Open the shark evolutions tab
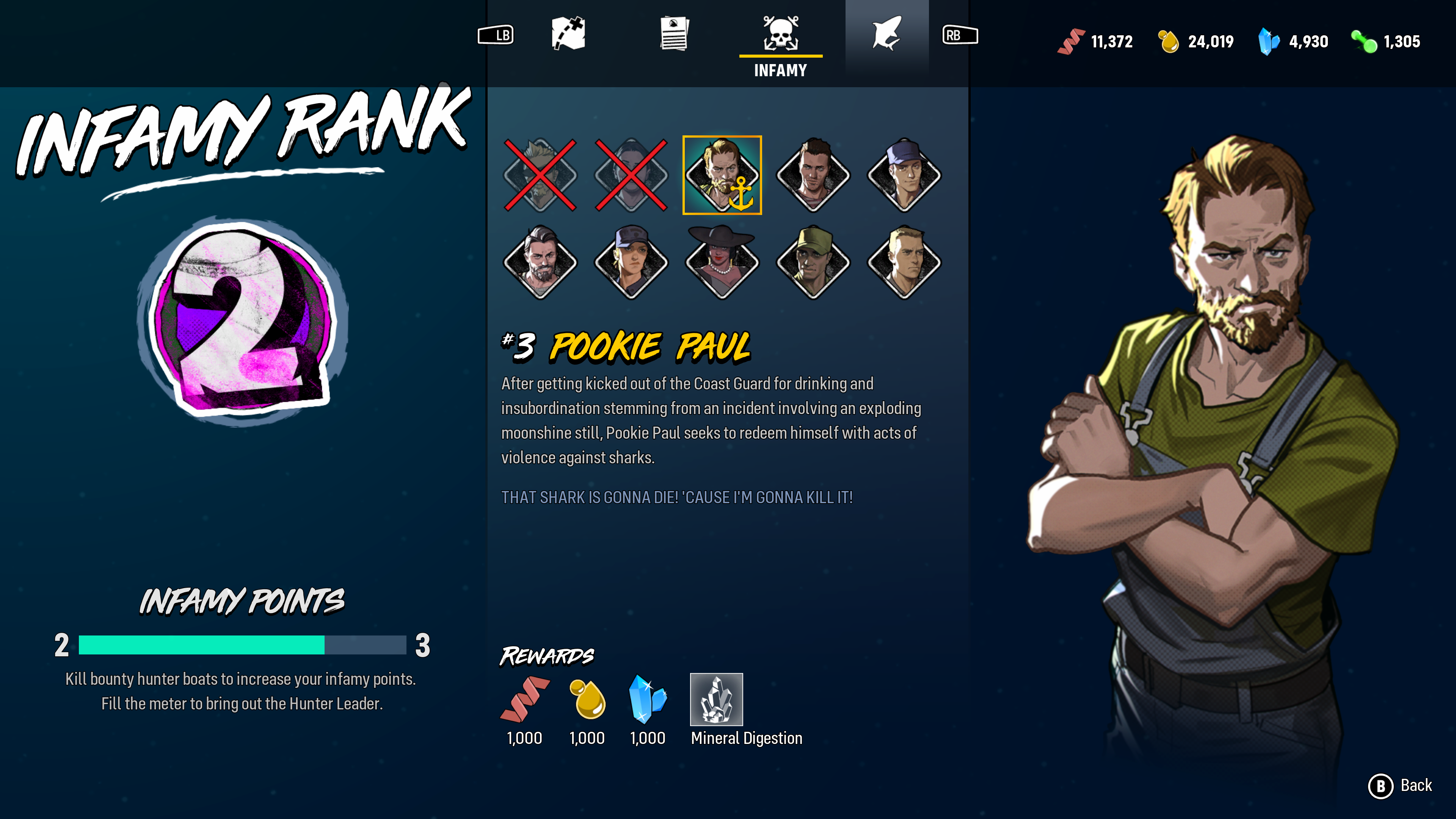This screenshot has width=1456, height=819. (x=886, y=35)
